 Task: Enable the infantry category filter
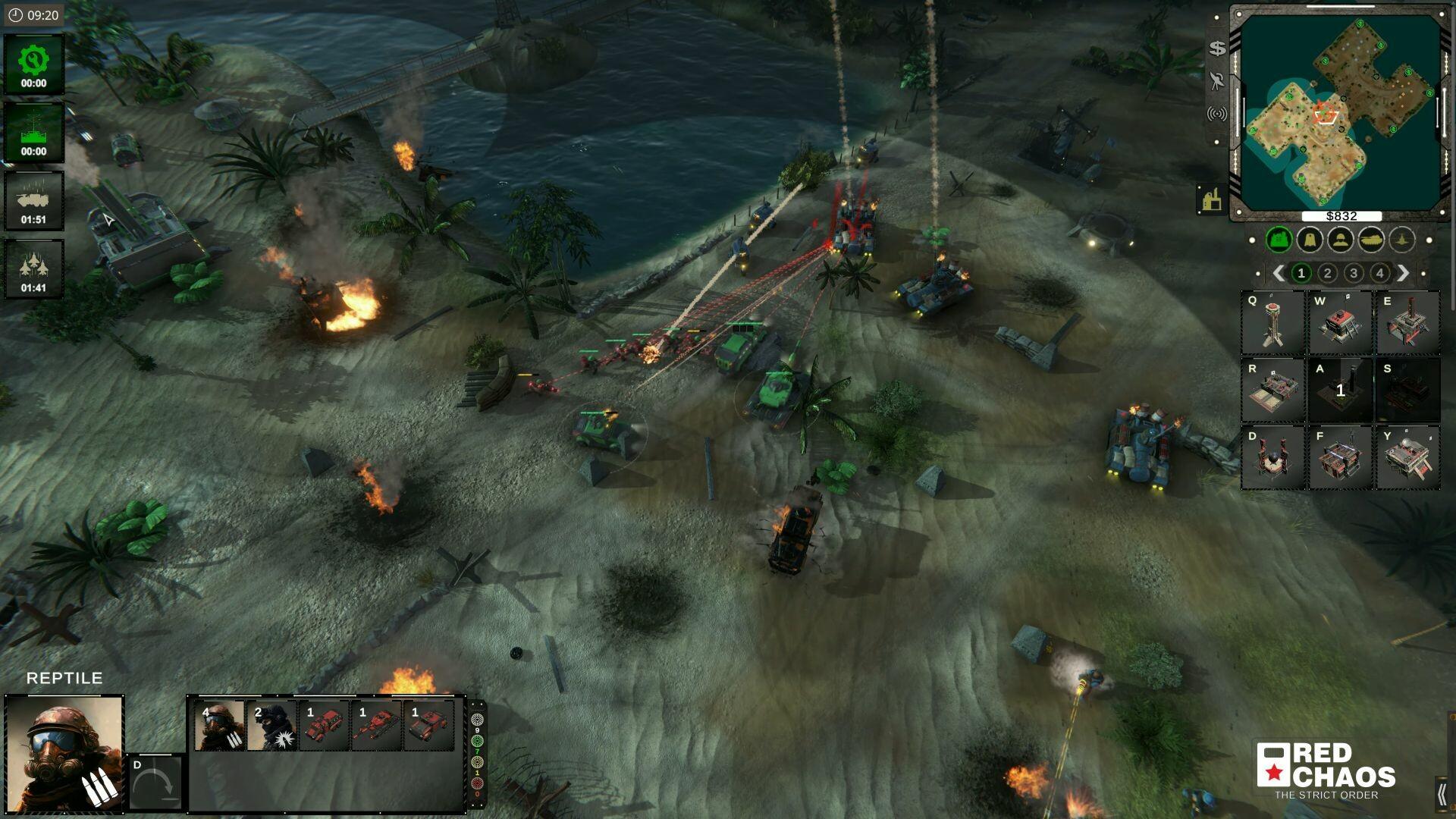click(x=1339, y=239)
